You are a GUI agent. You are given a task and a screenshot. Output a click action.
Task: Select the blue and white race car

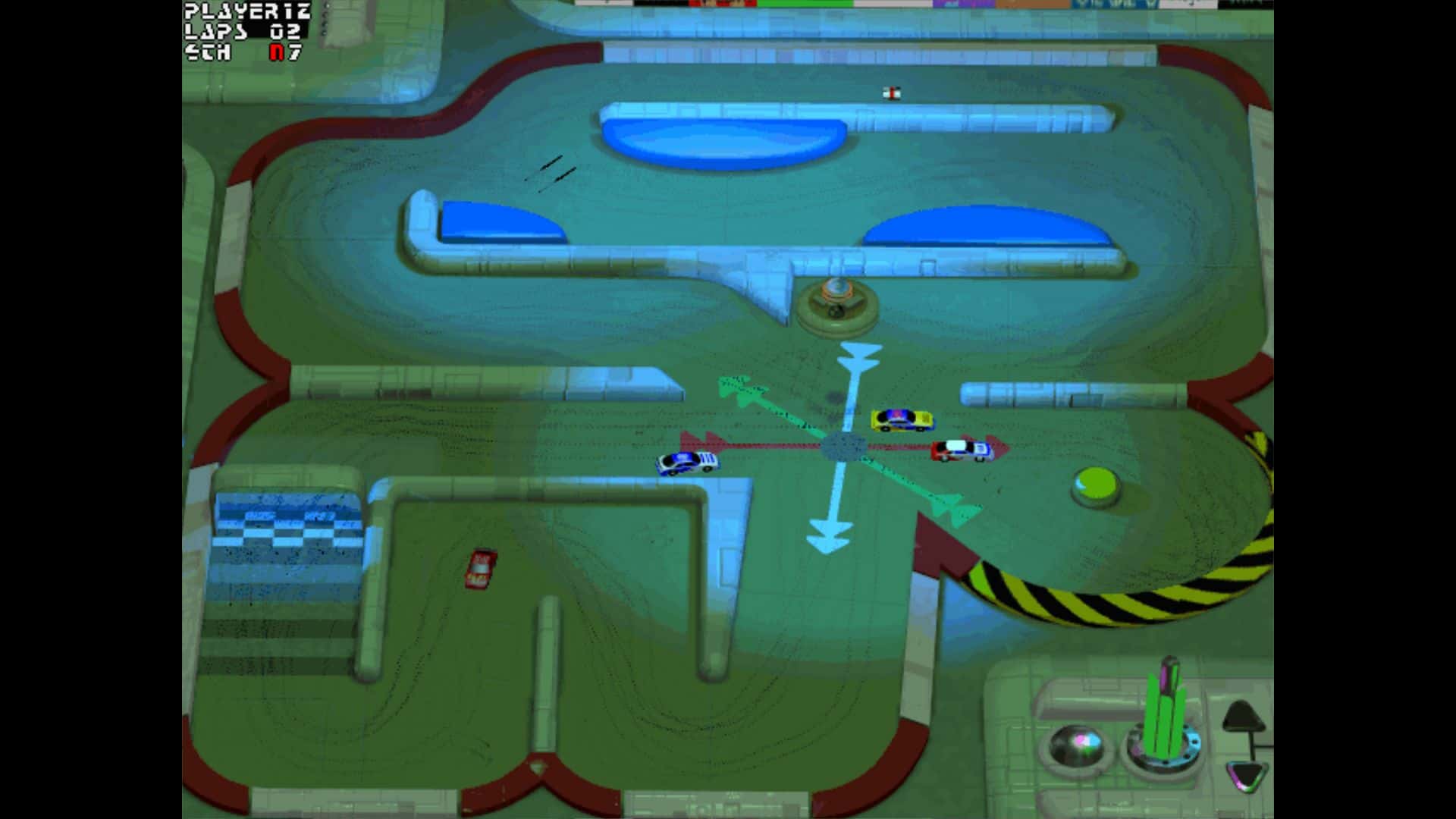pyautogui.click(x=686, y=463)
